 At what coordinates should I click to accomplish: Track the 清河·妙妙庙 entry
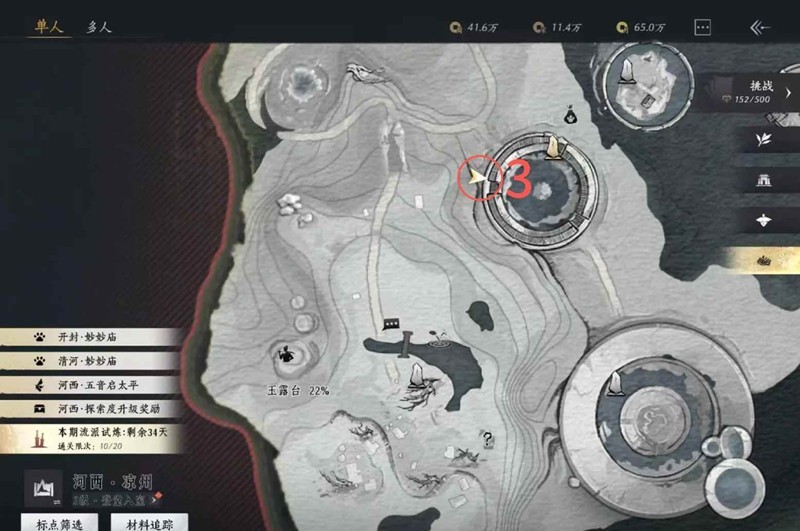(x=92, y=361)
